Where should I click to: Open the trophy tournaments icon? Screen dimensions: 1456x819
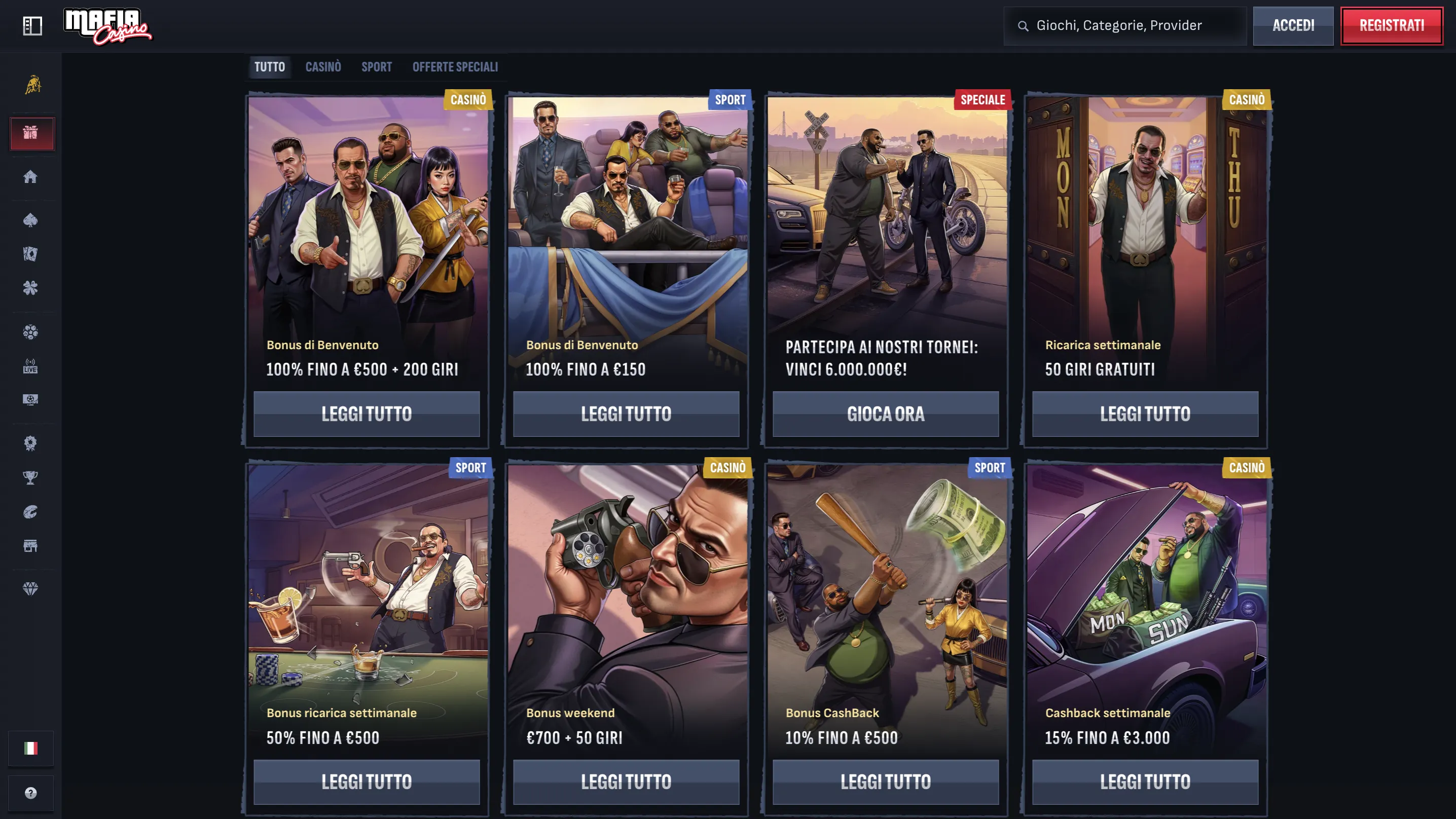(x=31, y=476)
